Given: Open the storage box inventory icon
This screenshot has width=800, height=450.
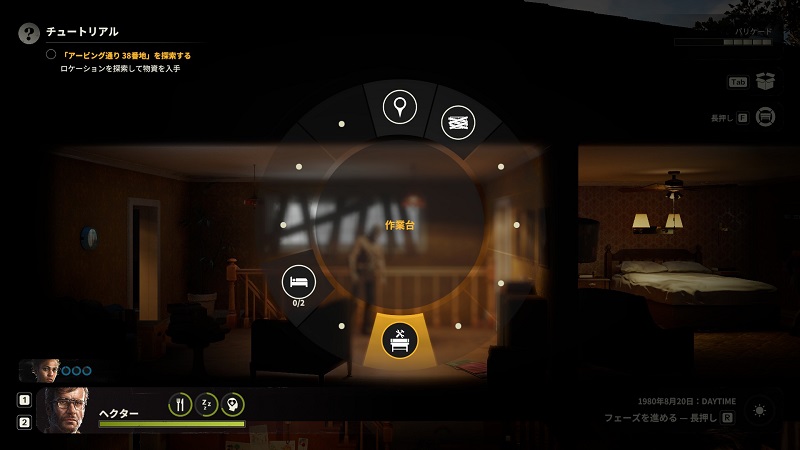Looking at the screenshot, I should click(x=766, y=82).
